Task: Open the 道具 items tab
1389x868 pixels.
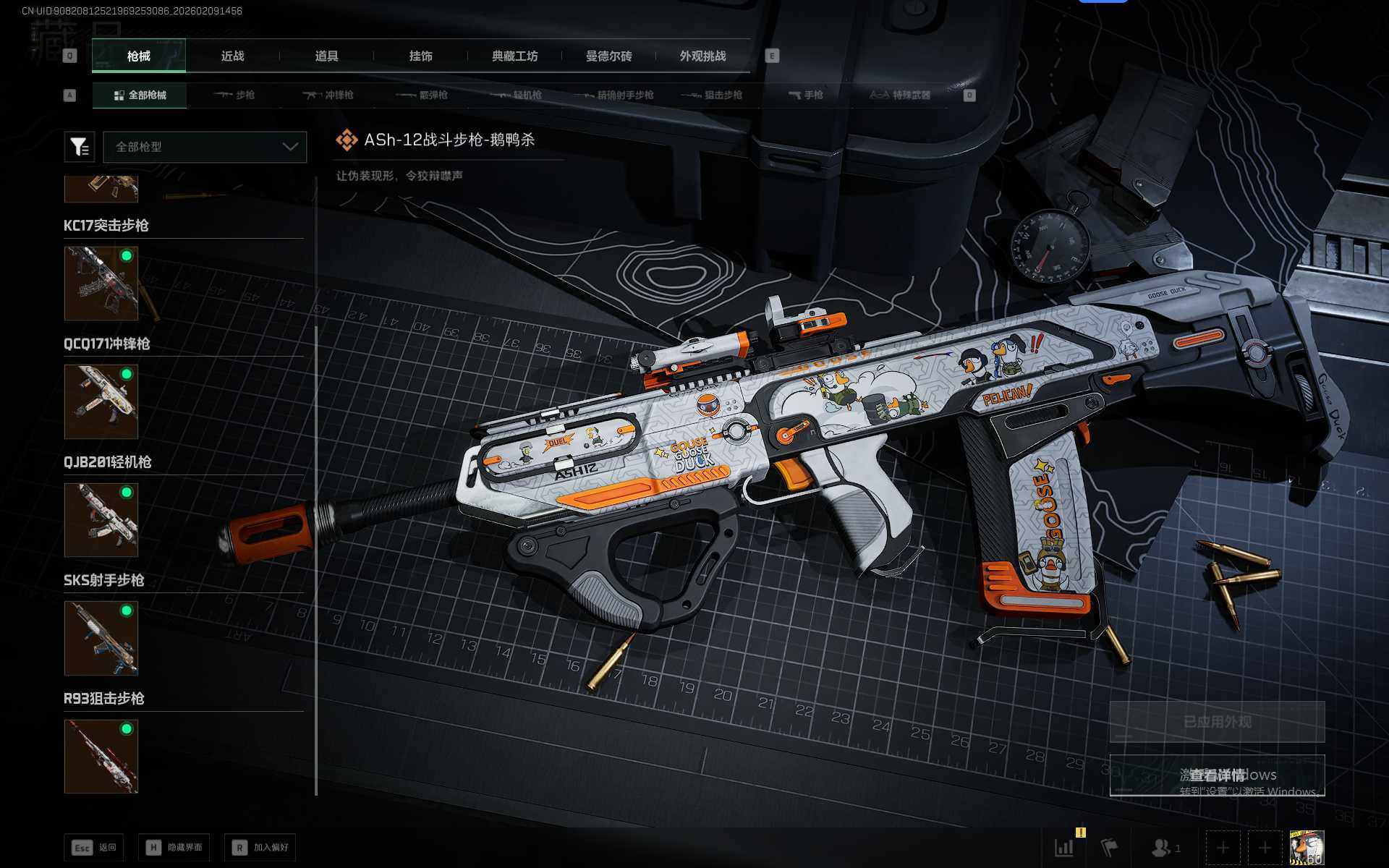Action: point(326,56)
